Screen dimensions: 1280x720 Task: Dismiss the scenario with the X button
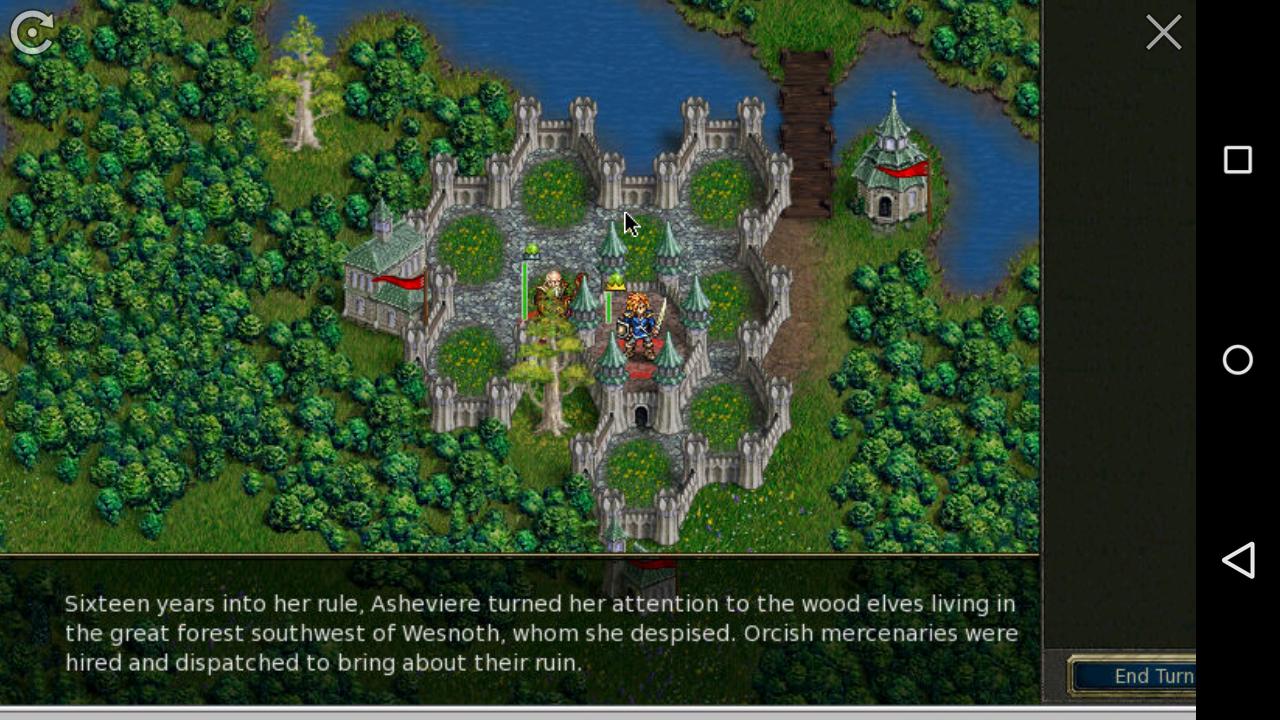(x=1163, y=32)
